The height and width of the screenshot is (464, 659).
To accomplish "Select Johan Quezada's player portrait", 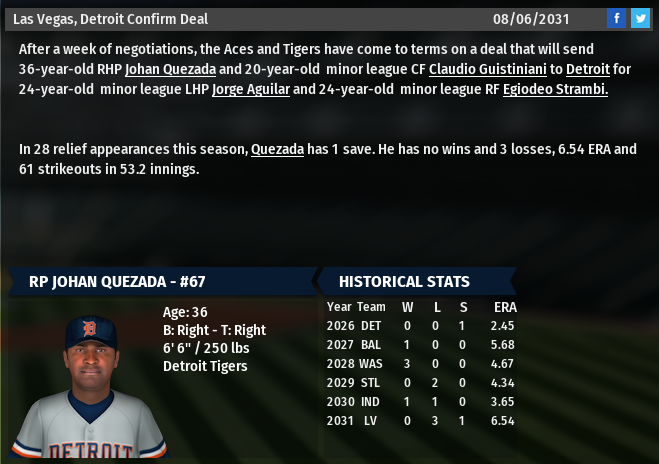I will [90, 382].
